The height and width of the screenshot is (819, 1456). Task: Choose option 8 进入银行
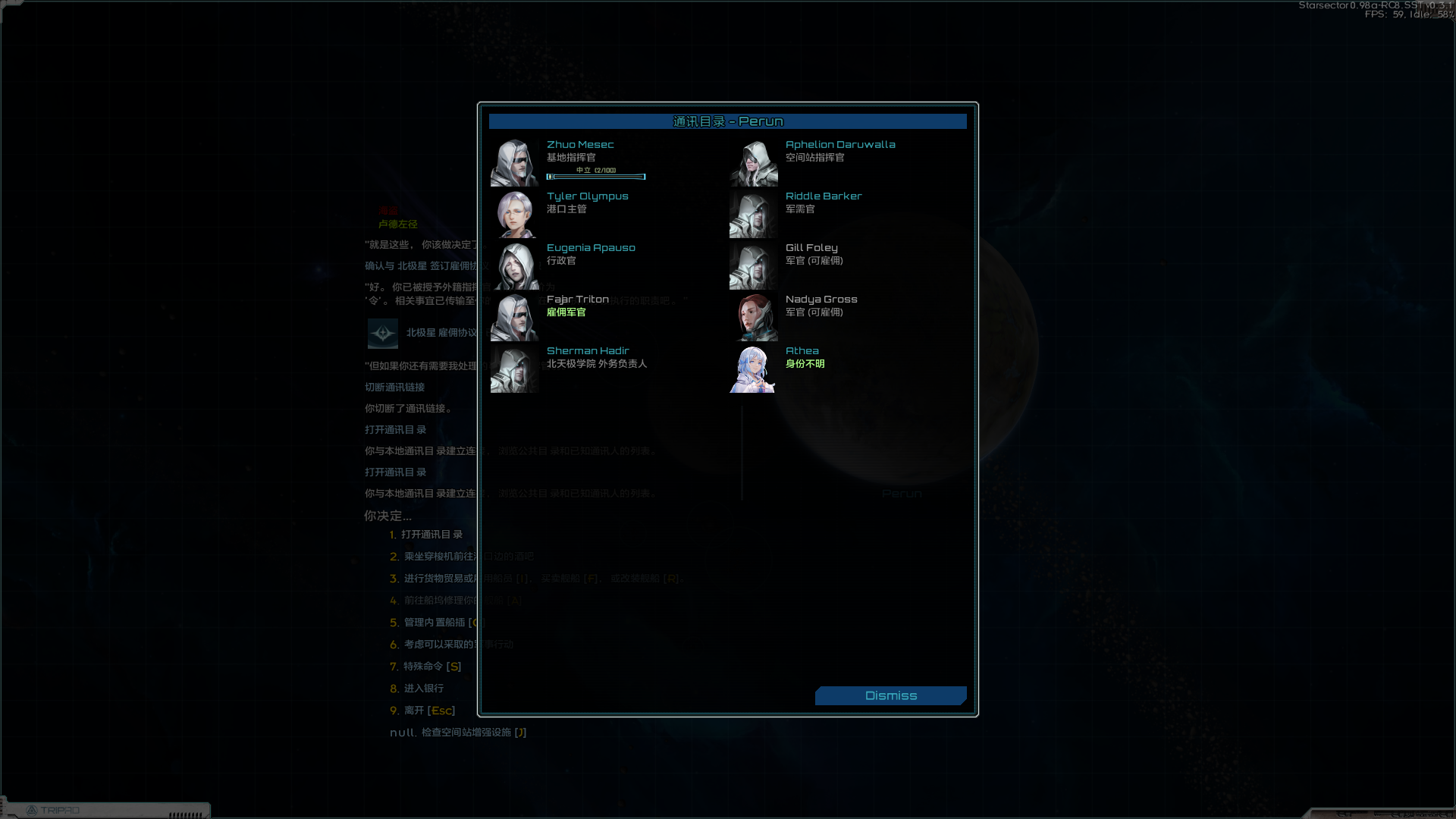click(422, 688)
